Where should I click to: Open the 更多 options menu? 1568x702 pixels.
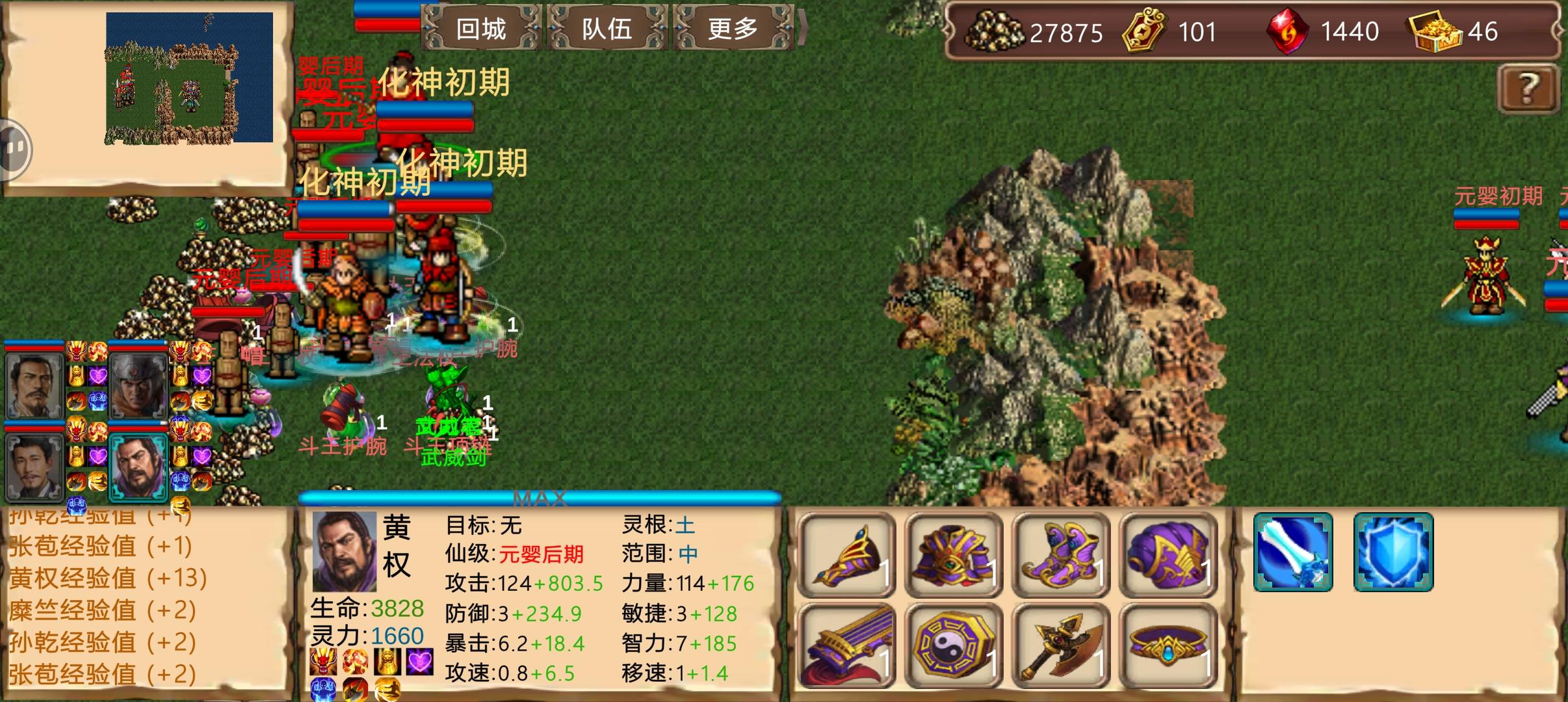pyautogui.click(x=734, y=29)
